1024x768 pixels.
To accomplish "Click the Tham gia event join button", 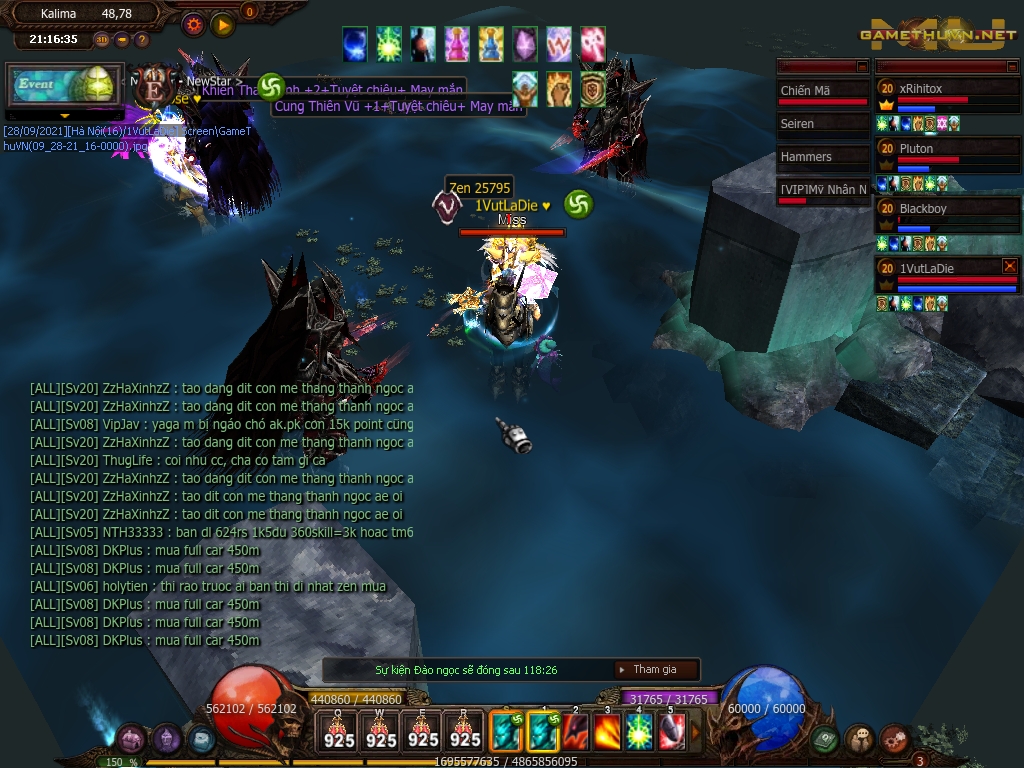I will coord(655,670).
